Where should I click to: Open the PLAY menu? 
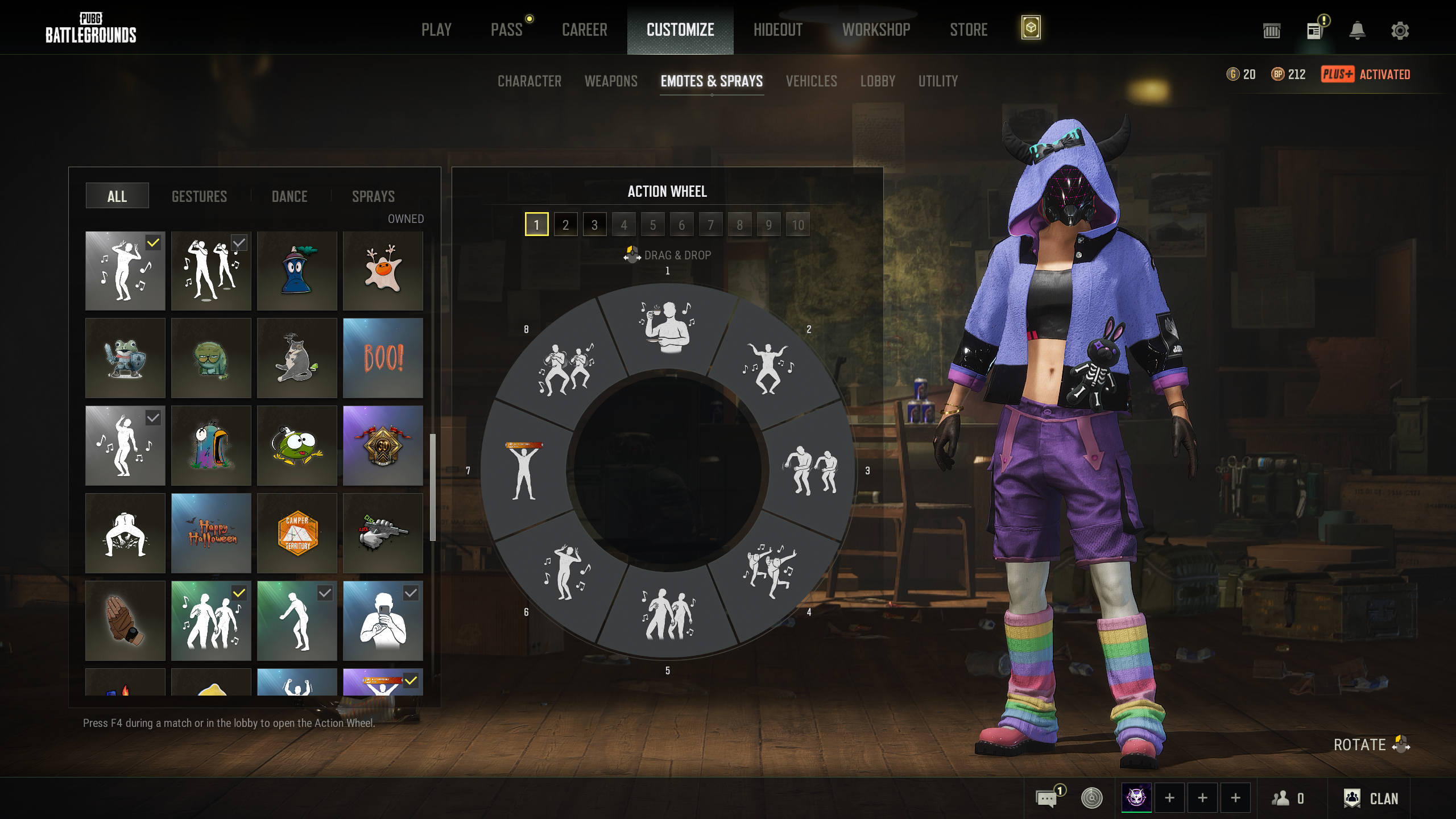point(436,30)
